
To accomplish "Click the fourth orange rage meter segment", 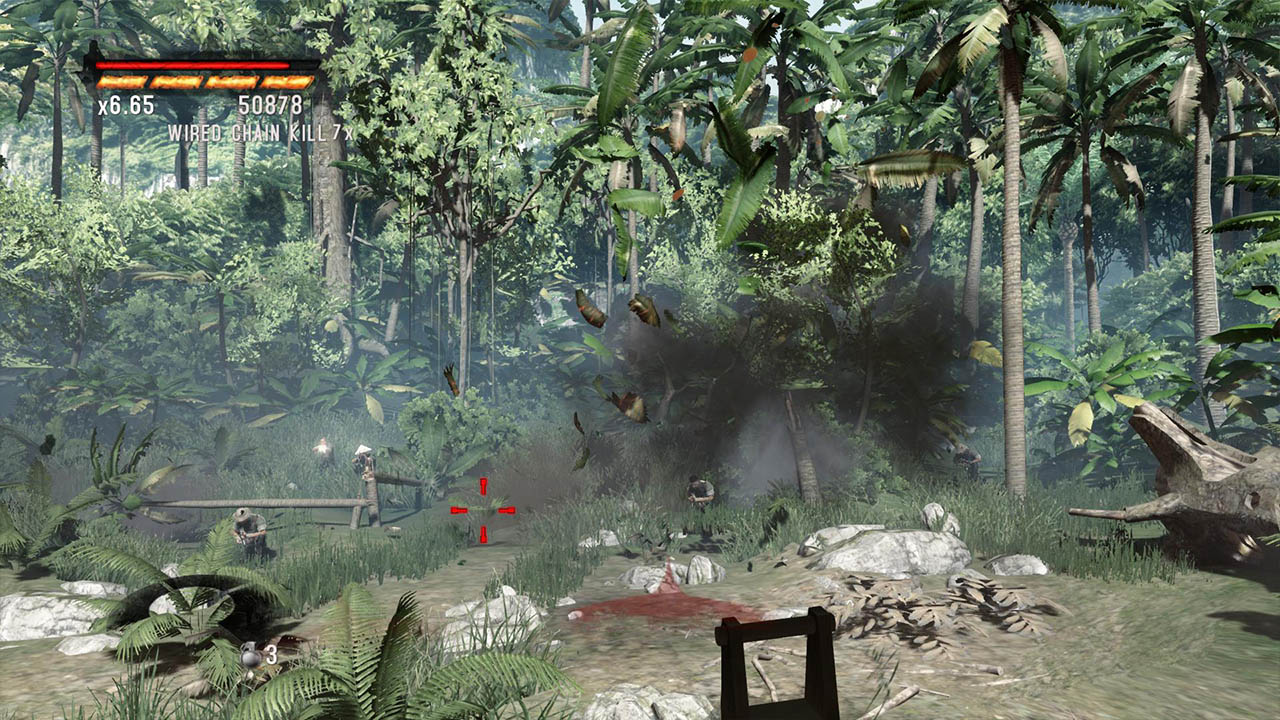I will click(286, 81).
